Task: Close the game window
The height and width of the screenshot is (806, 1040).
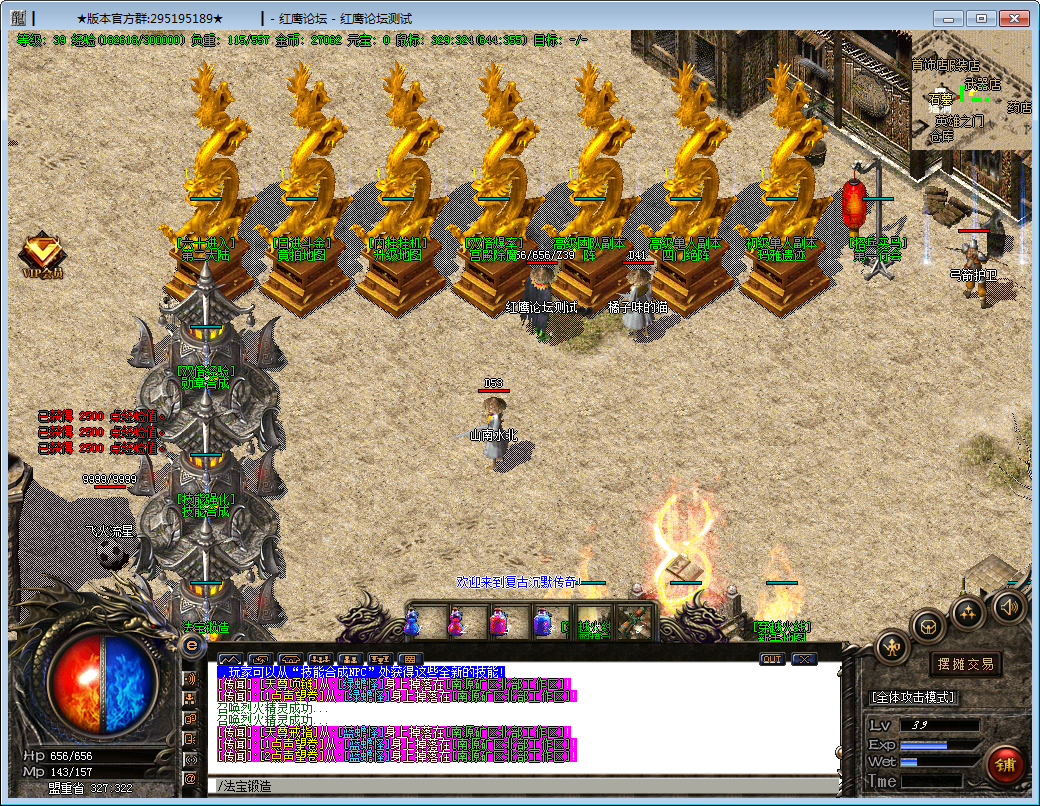Action: point(1015,18)
